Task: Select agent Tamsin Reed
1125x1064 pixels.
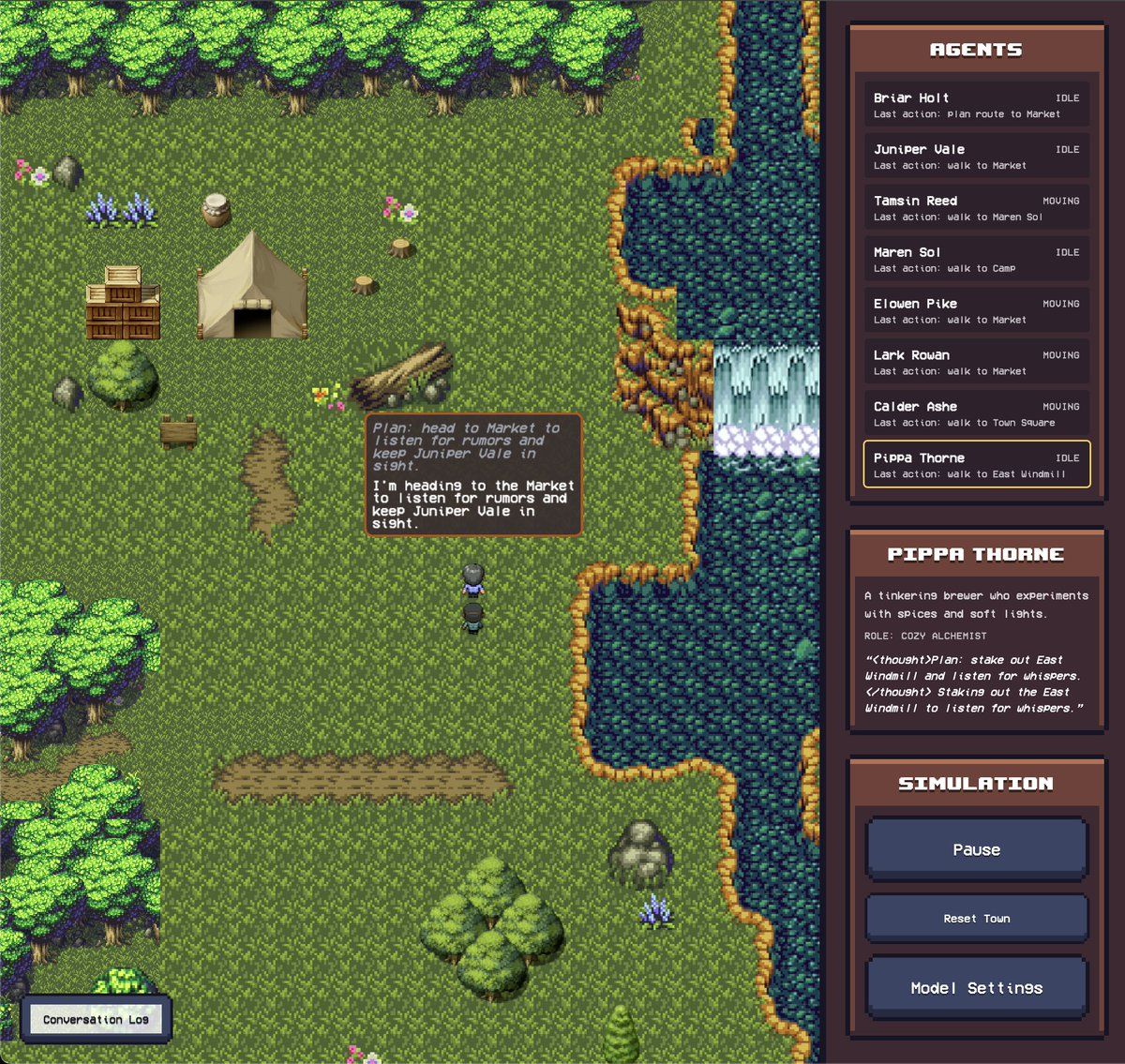Action: [976, 208]
